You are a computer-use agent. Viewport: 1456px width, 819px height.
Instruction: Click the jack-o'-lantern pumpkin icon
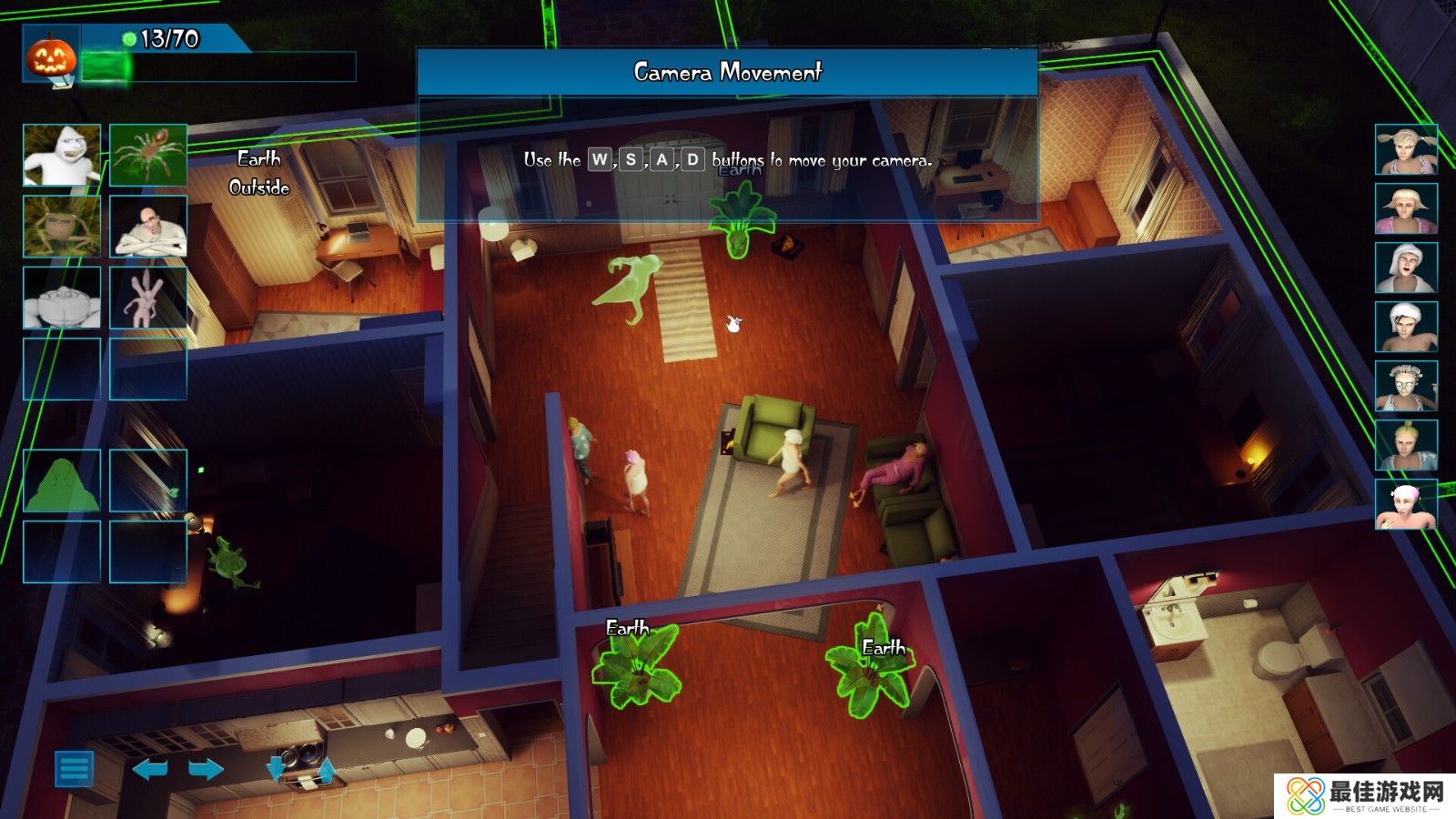[50, 56]
